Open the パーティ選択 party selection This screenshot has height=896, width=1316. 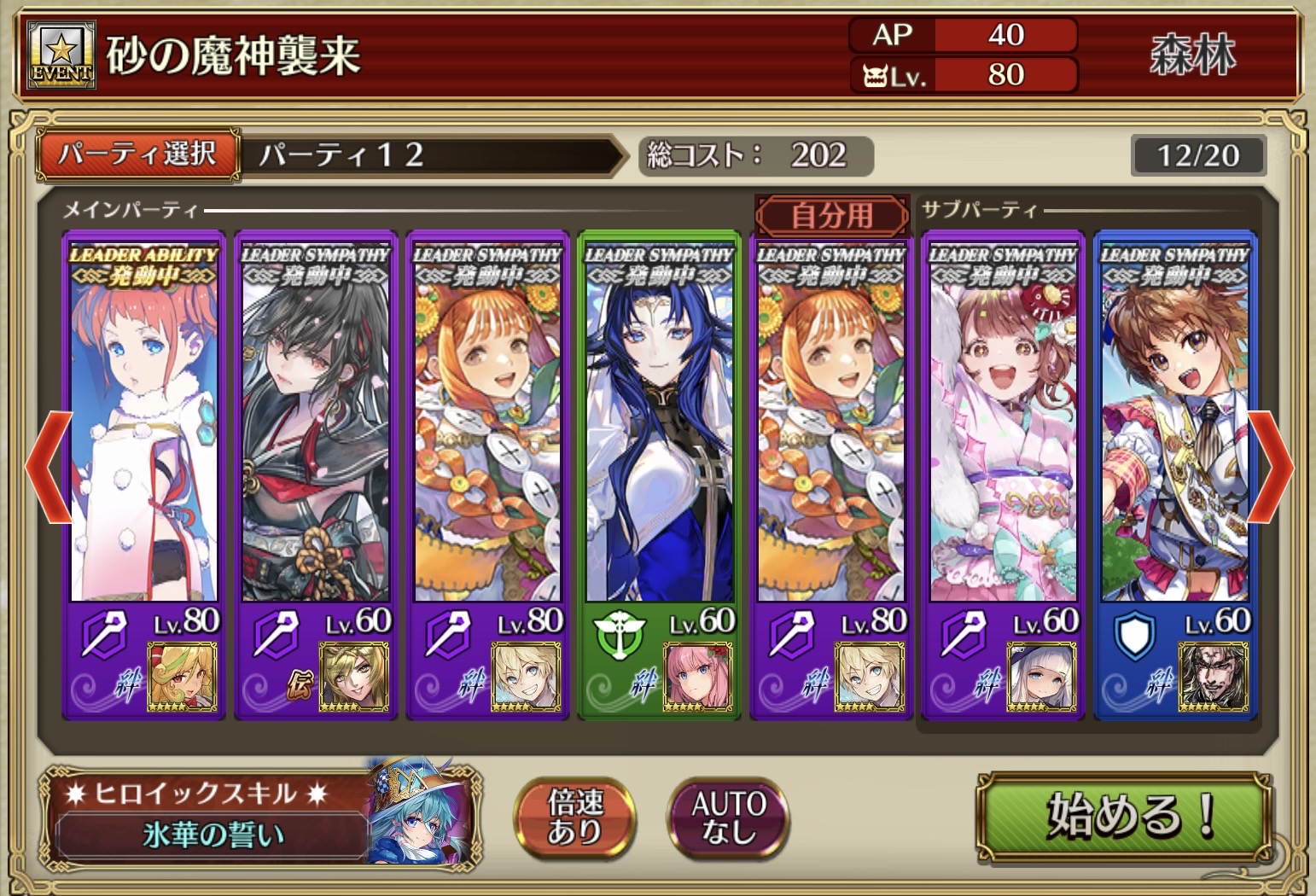click(137, 154)
